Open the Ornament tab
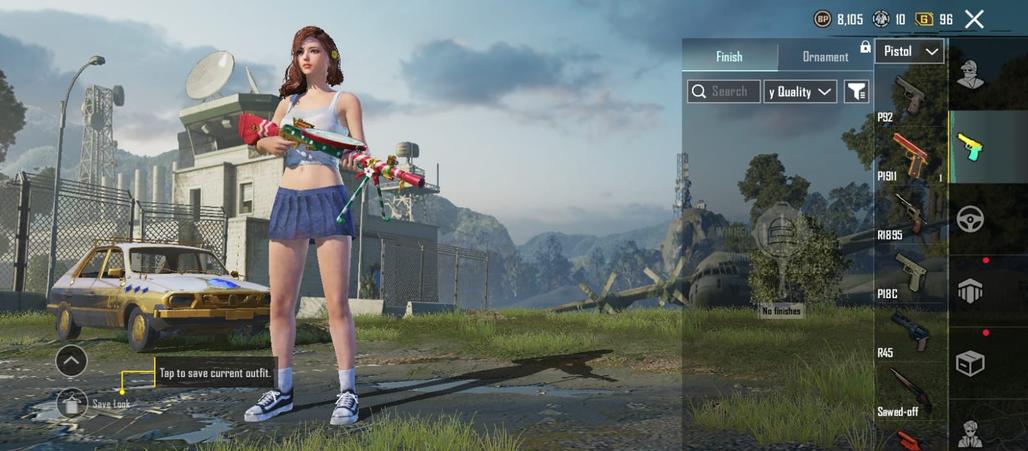1028x451 pixels. [825, 57]
